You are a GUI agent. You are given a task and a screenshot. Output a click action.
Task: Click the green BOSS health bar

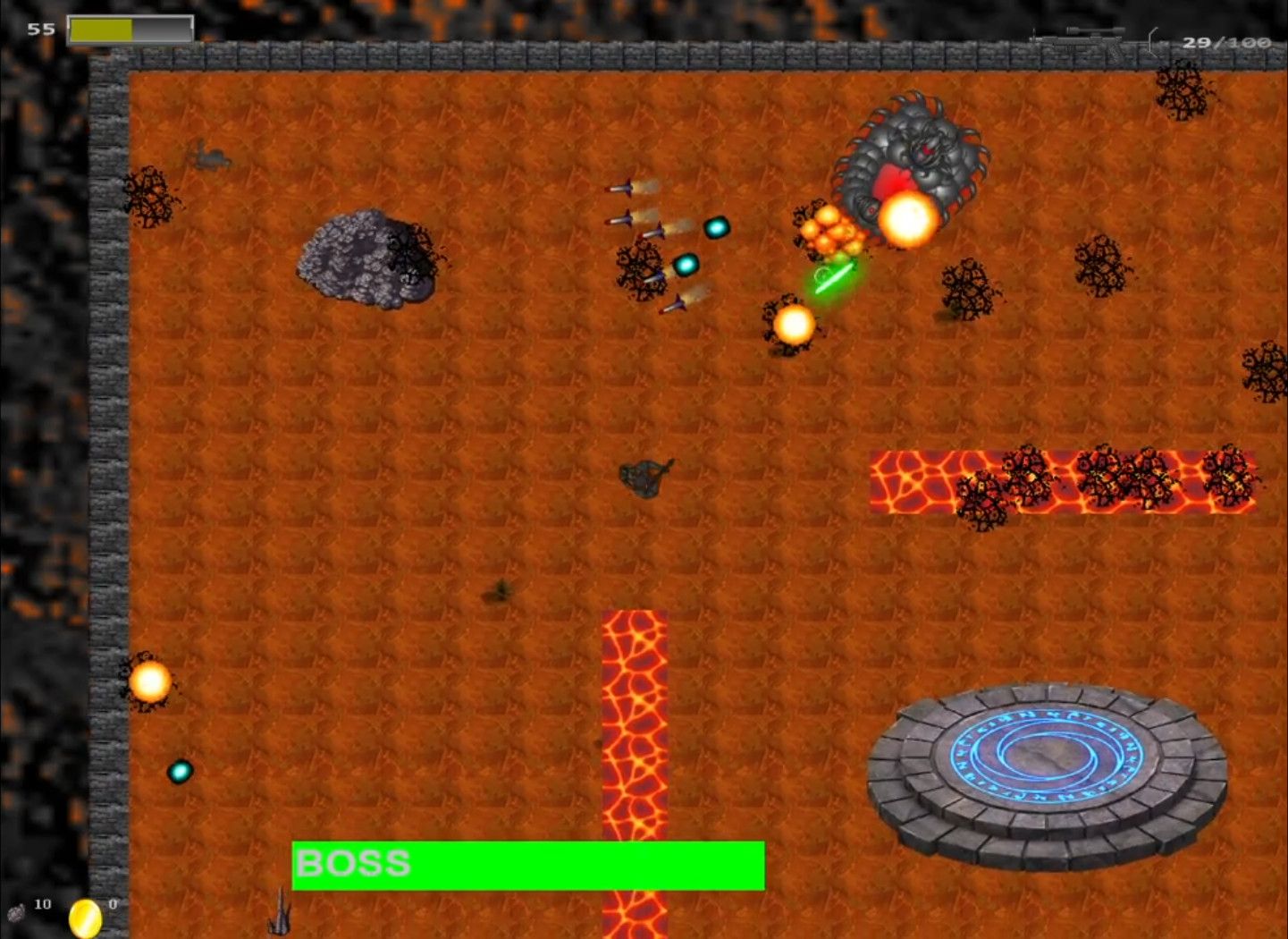pos(527,864)
